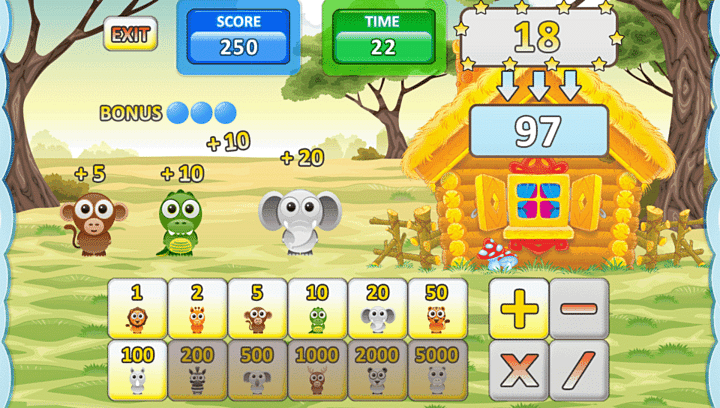Screen dimensions: 720x408
Task: Choose the multiply operator button
Action: 518,369
